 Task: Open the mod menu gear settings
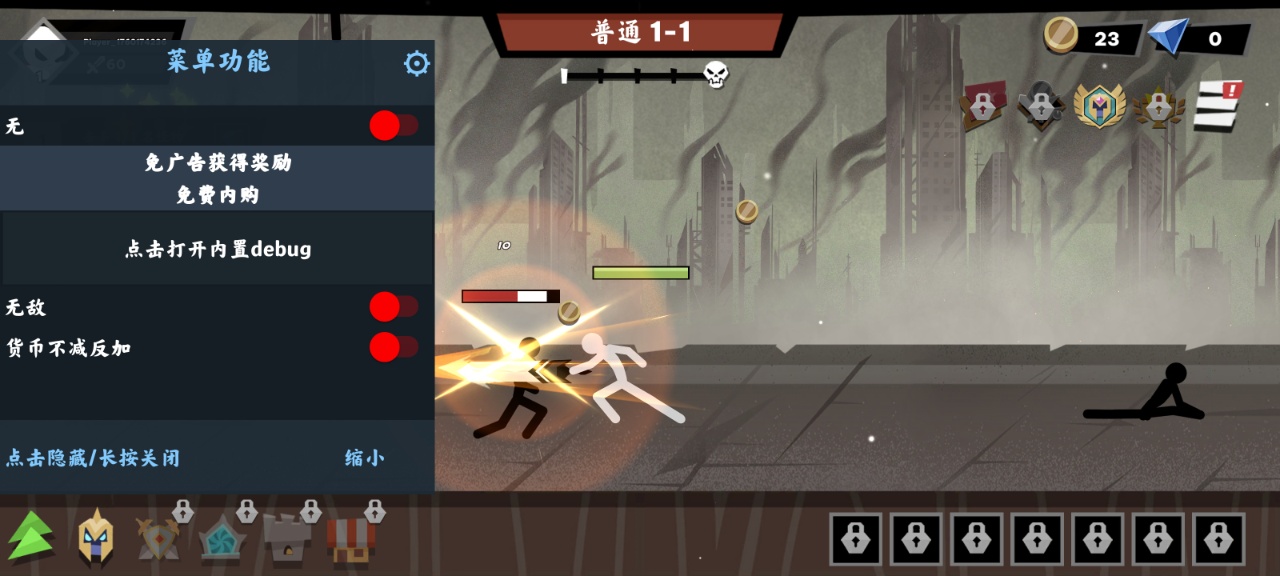coord(416,64)
